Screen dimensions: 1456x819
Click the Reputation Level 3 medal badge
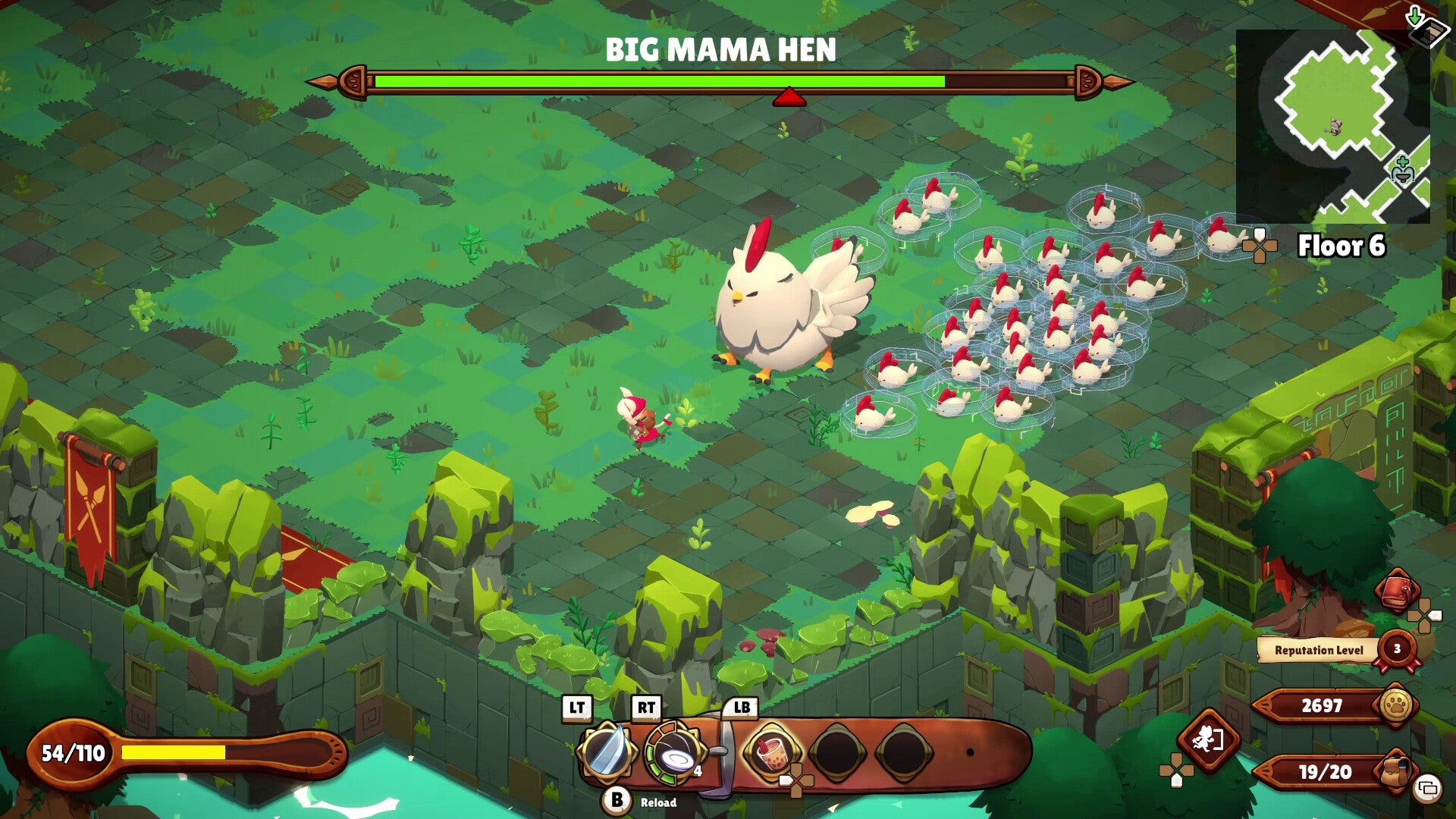[1396, 649]
